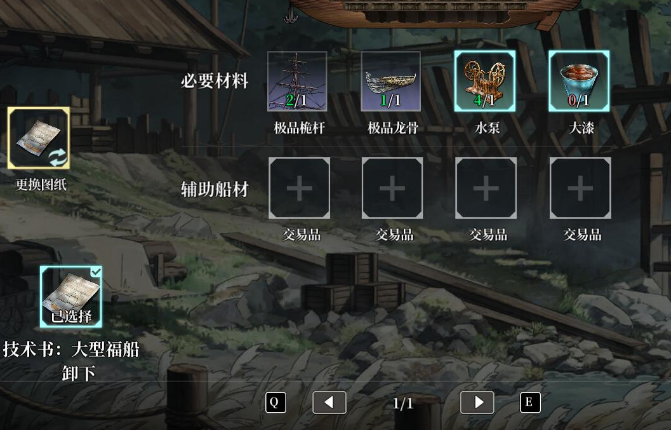
Task: Choose the 水泵 water pump material
Action: pos(485,81)
